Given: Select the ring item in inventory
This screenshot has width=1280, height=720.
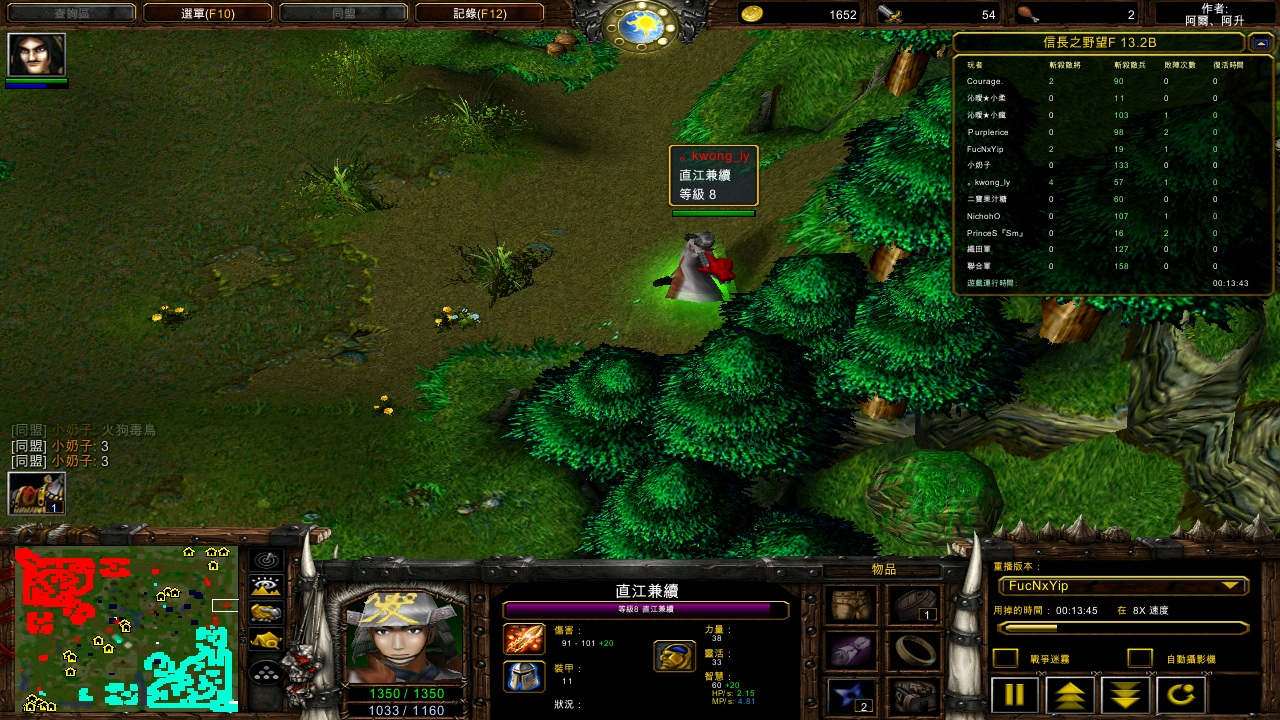Looking at the screenshot, I should [x=914, y=651].
